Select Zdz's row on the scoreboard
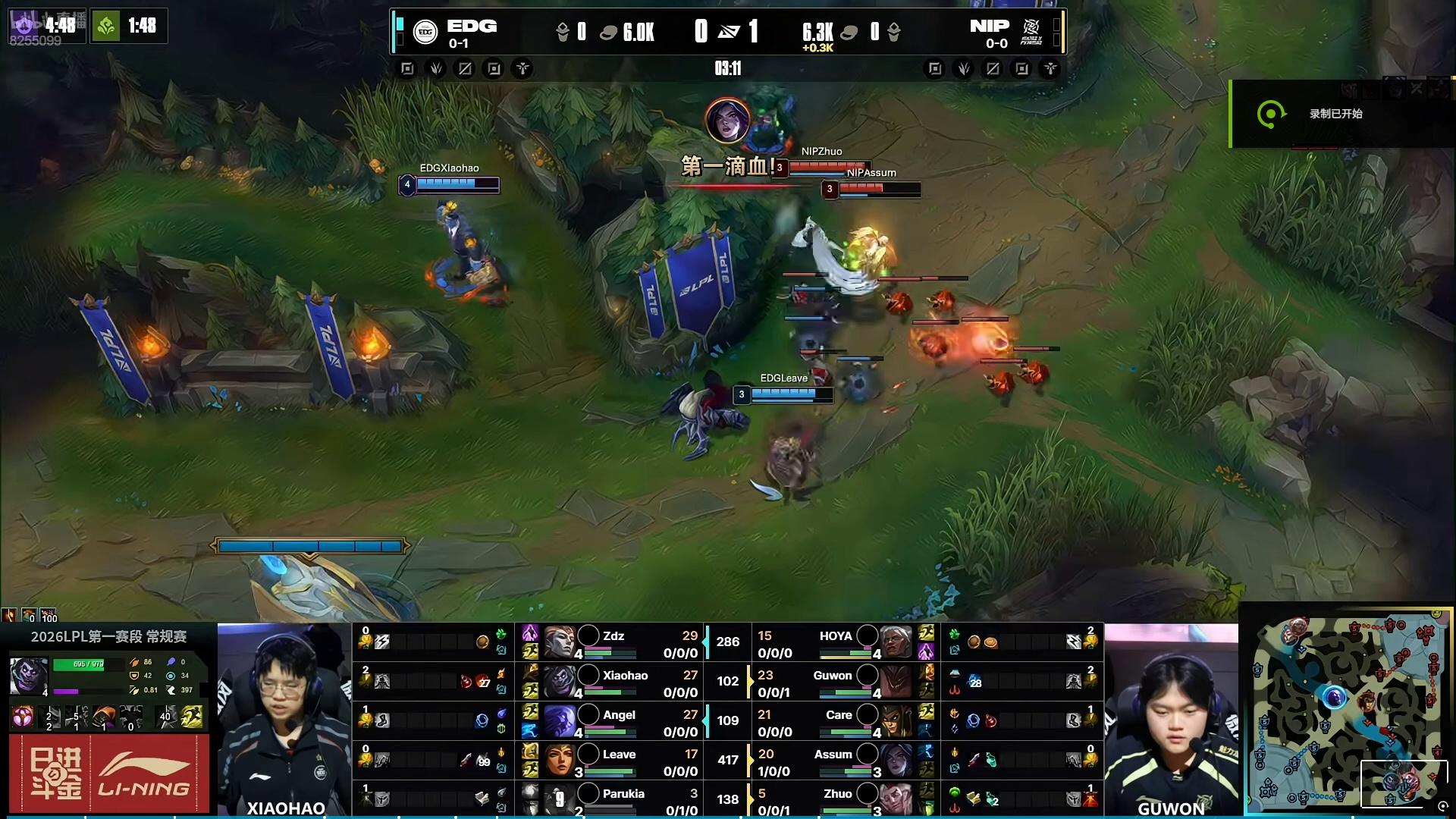The width and height of the screenshot is (1456, 819). click(613, 642)
